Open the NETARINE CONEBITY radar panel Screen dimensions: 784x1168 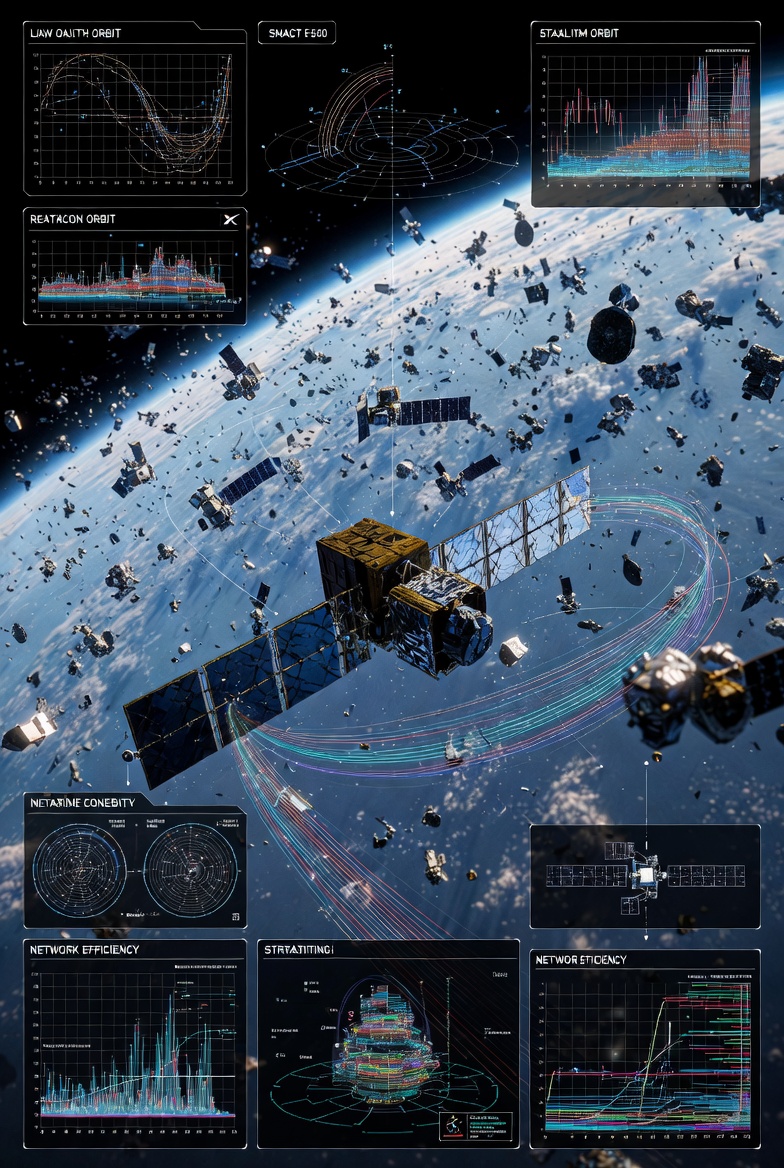click(135, 860)
